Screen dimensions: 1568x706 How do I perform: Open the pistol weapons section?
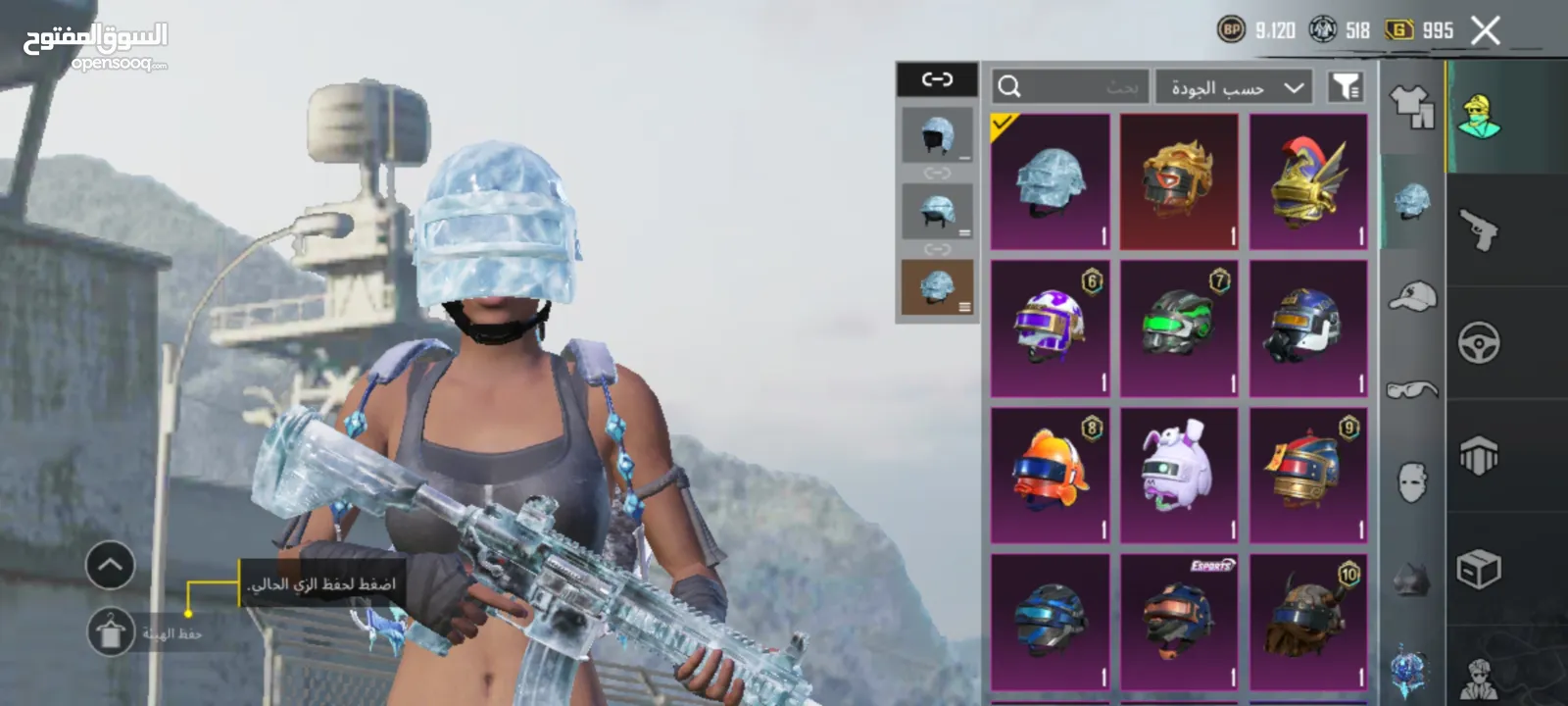(x=1479, y=230)
